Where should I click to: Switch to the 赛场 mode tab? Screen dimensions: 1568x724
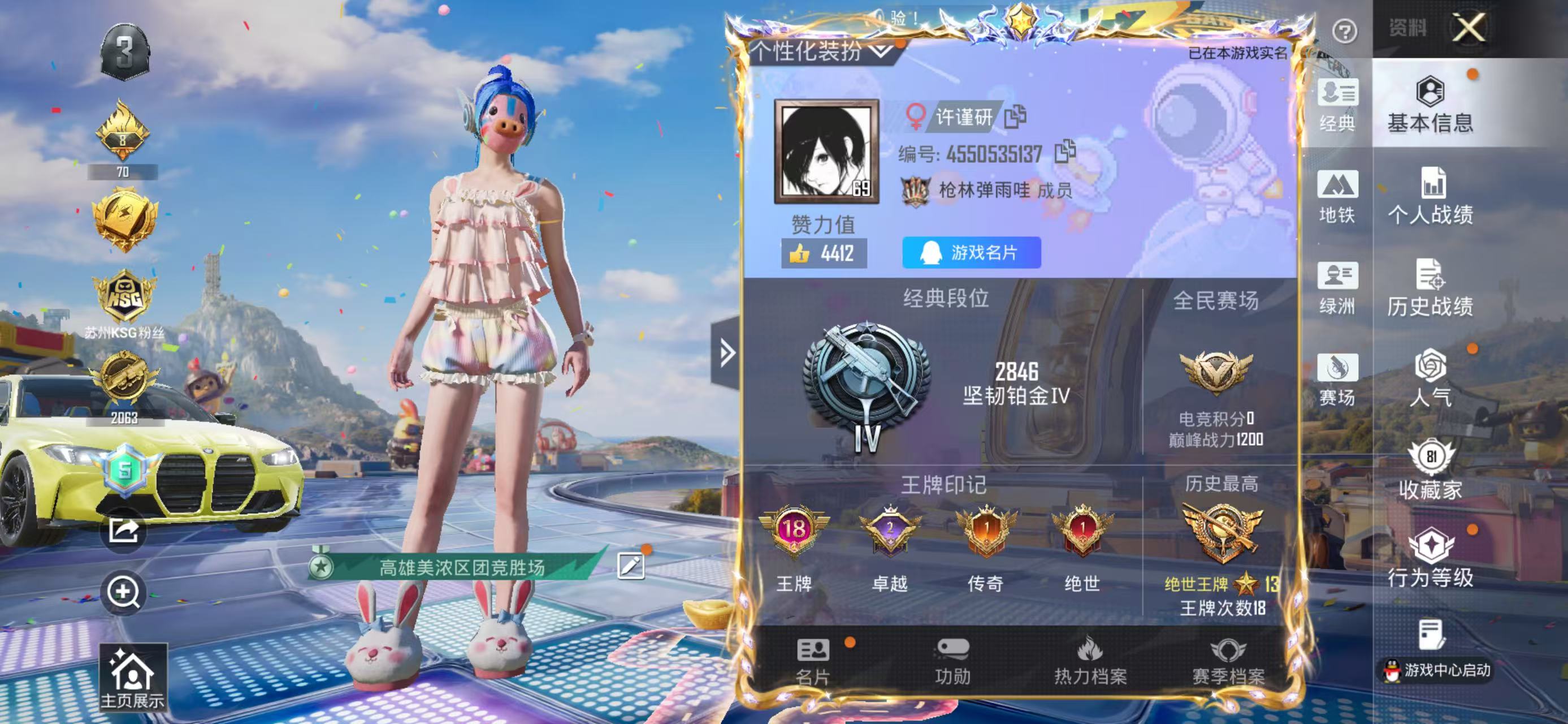[1337, 380]
